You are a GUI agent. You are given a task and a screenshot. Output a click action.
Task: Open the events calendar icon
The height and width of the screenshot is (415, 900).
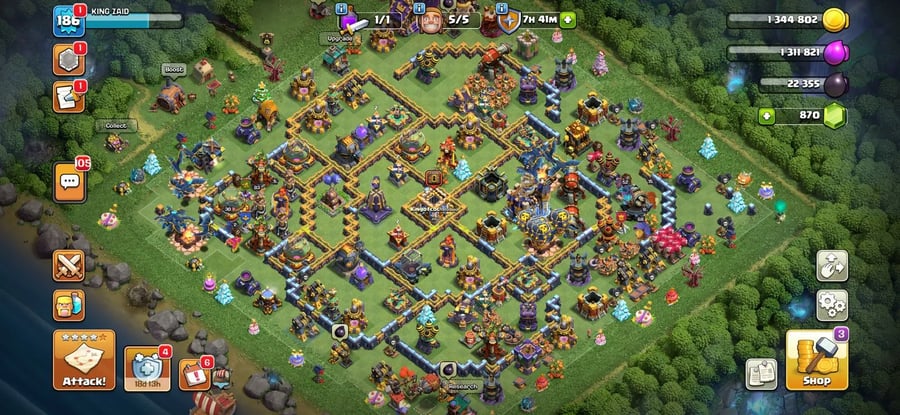(194, 374)
